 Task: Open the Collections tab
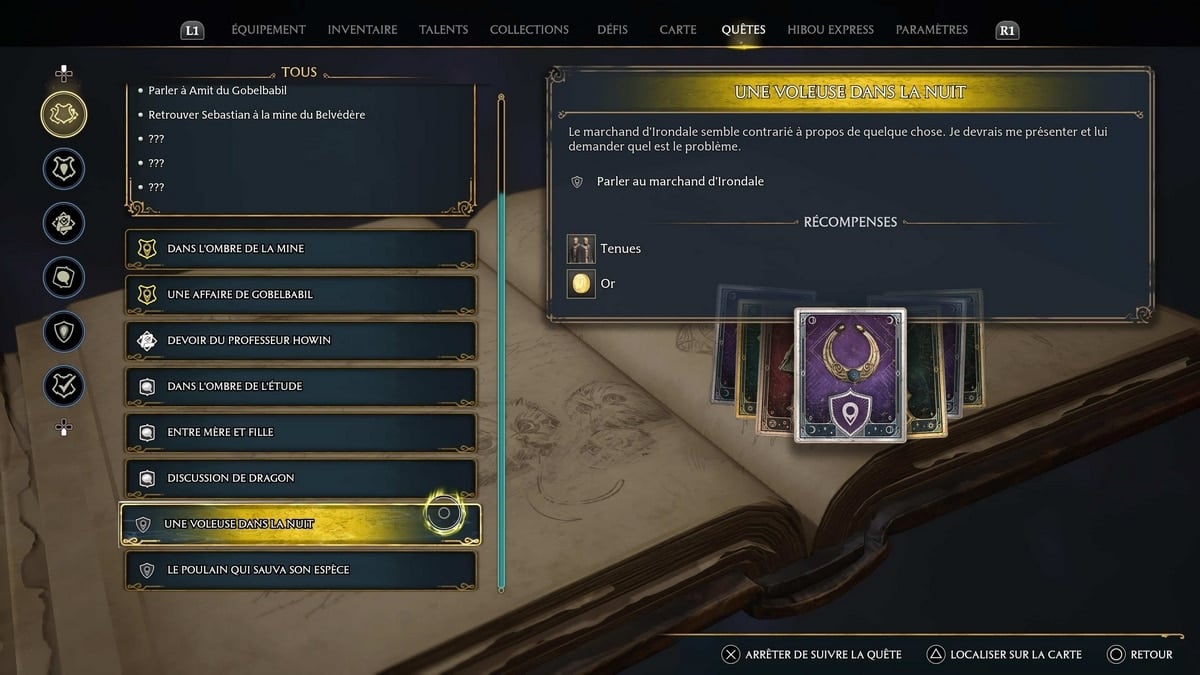[x=529, y=30]
